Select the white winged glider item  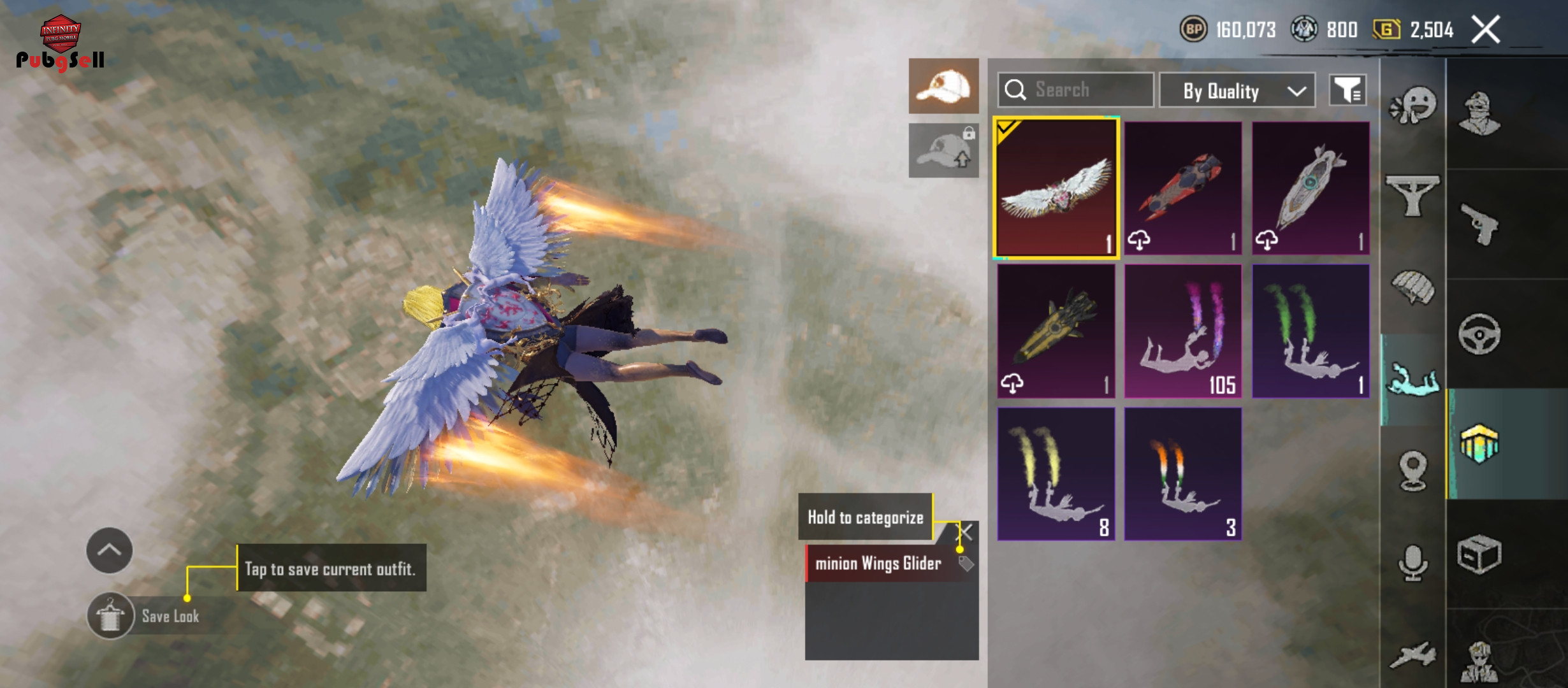click(1056, 189)
